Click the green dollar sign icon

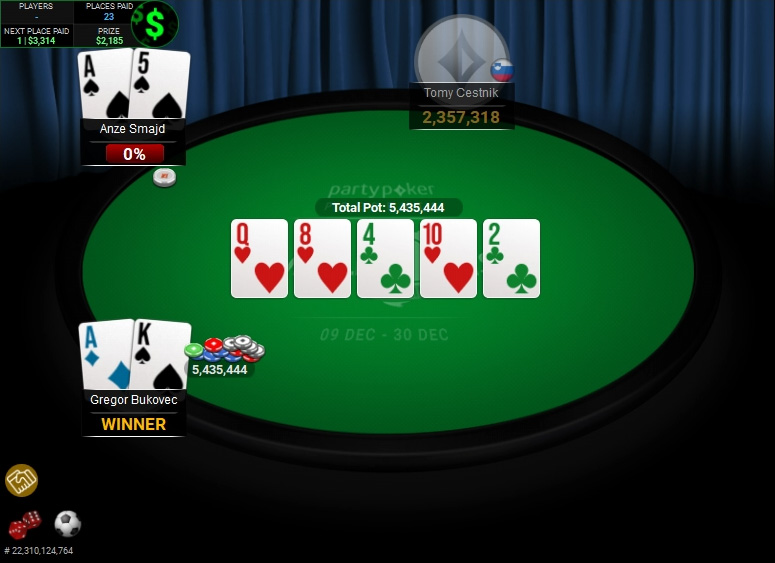[154, 23]
